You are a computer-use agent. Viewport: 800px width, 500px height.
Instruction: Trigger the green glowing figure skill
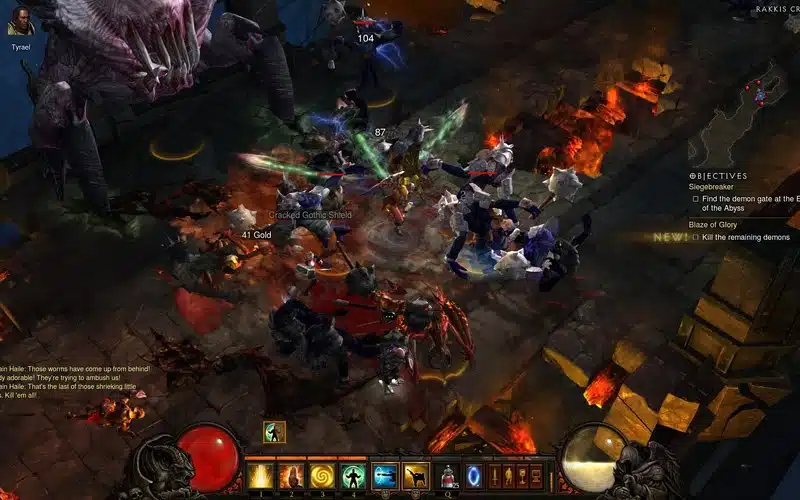[x=353, y=475]
